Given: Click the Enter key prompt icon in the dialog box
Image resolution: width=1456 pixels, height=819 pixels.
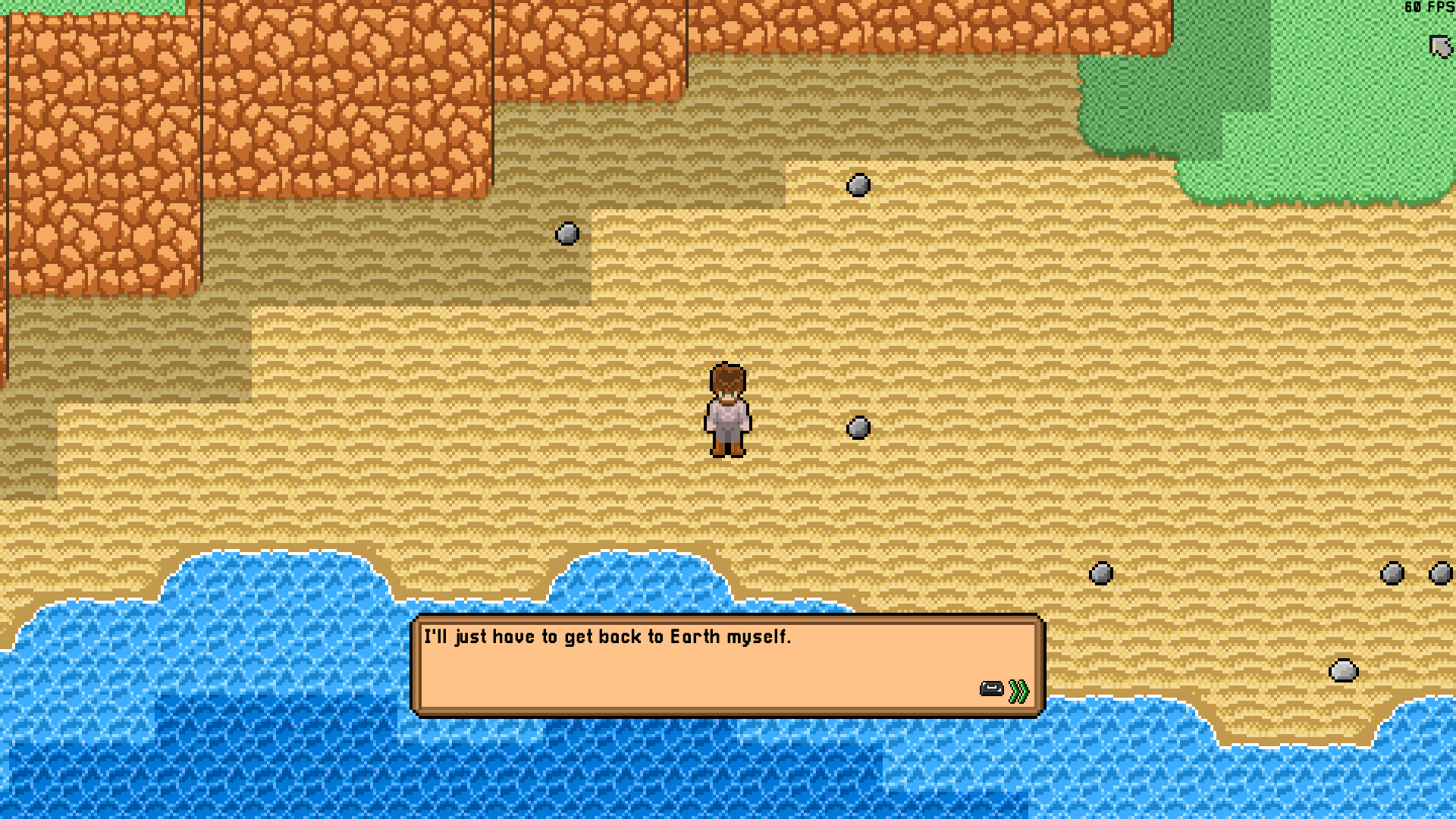Looking at the screenshot, I should coord(991,689).
